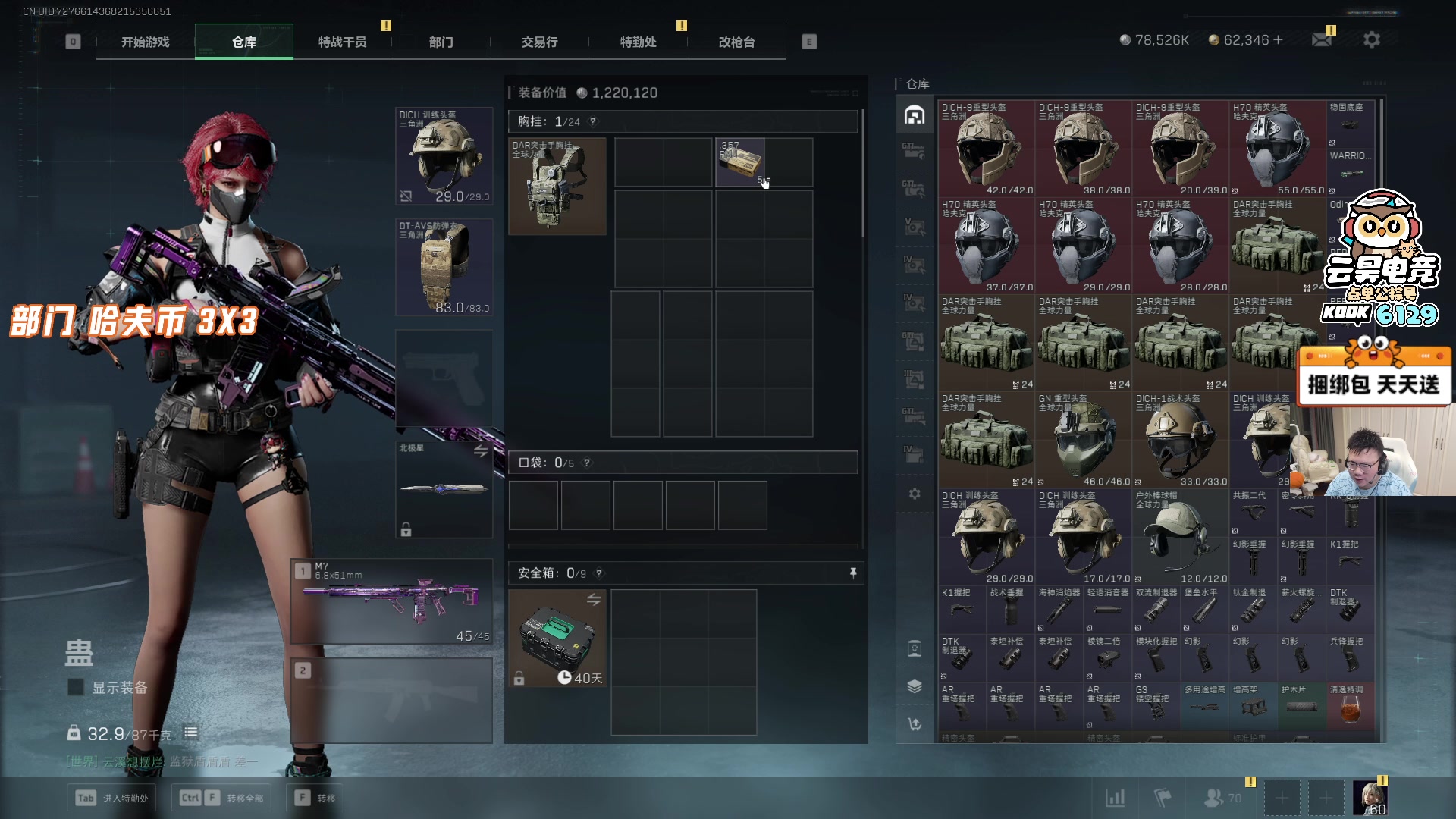The image size is (1456, 819).
Task: Switch to the 特战干员 operators tab
Action: point(342,42)
